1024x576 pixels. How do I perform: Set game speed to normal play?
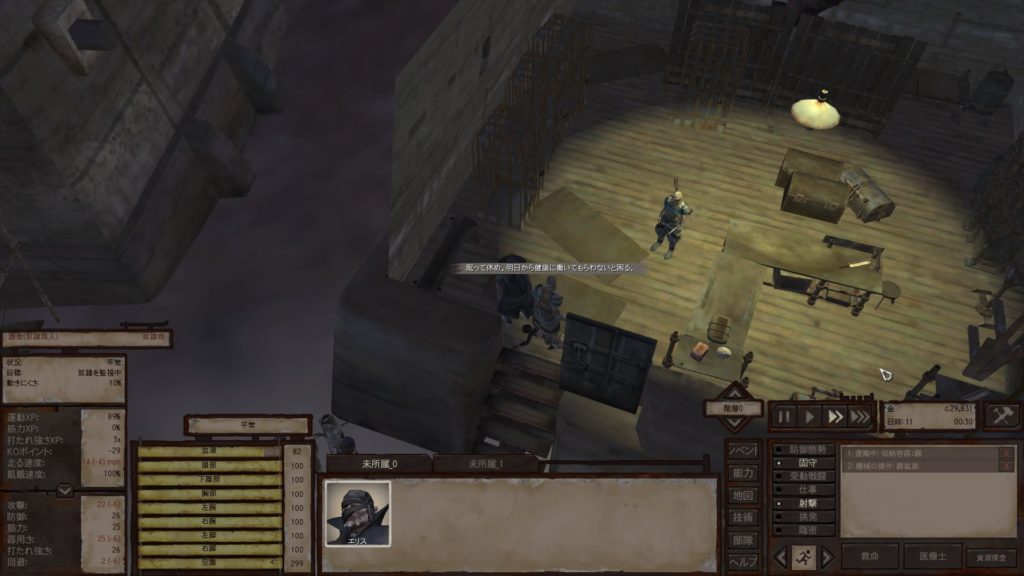[811, 416]
